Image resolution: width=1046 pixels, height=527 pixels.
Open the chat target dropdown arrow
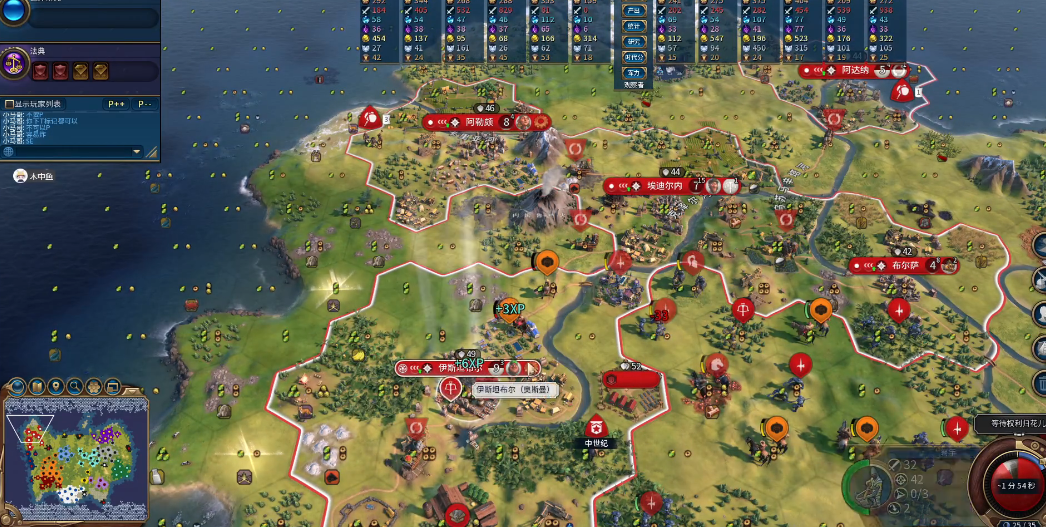click(138, 151)
